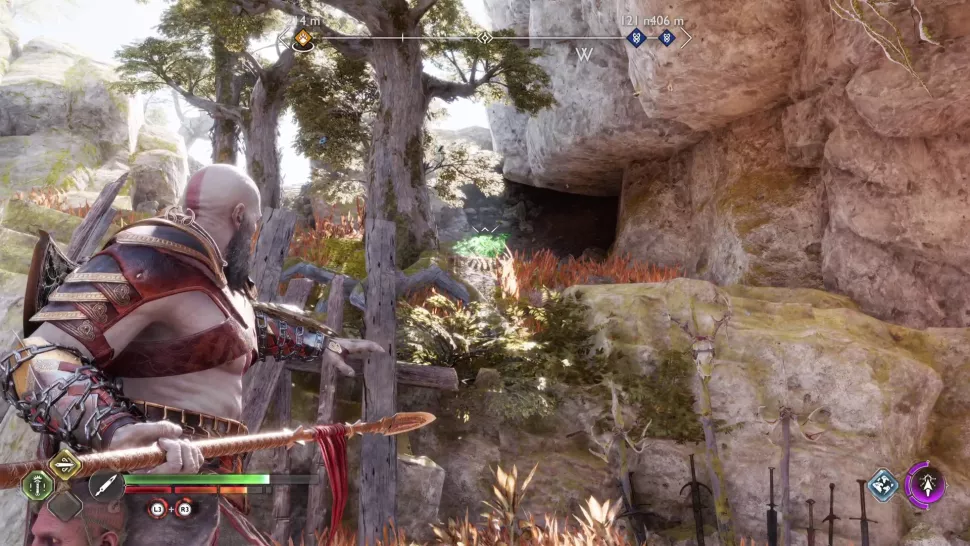Click the white diamond marker on the compass
The height and width of the screenshot is (546, 970).
pyautogui.click(x=485, y=38)
